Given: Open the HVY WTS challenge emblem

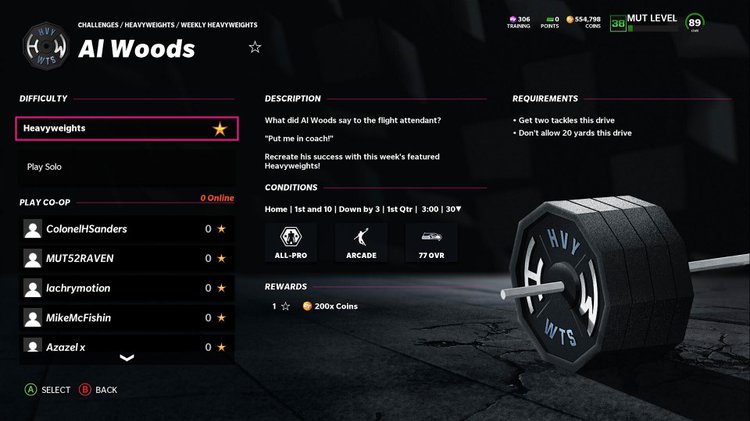Looking at the screenshot, I should (x=45, y=48).
